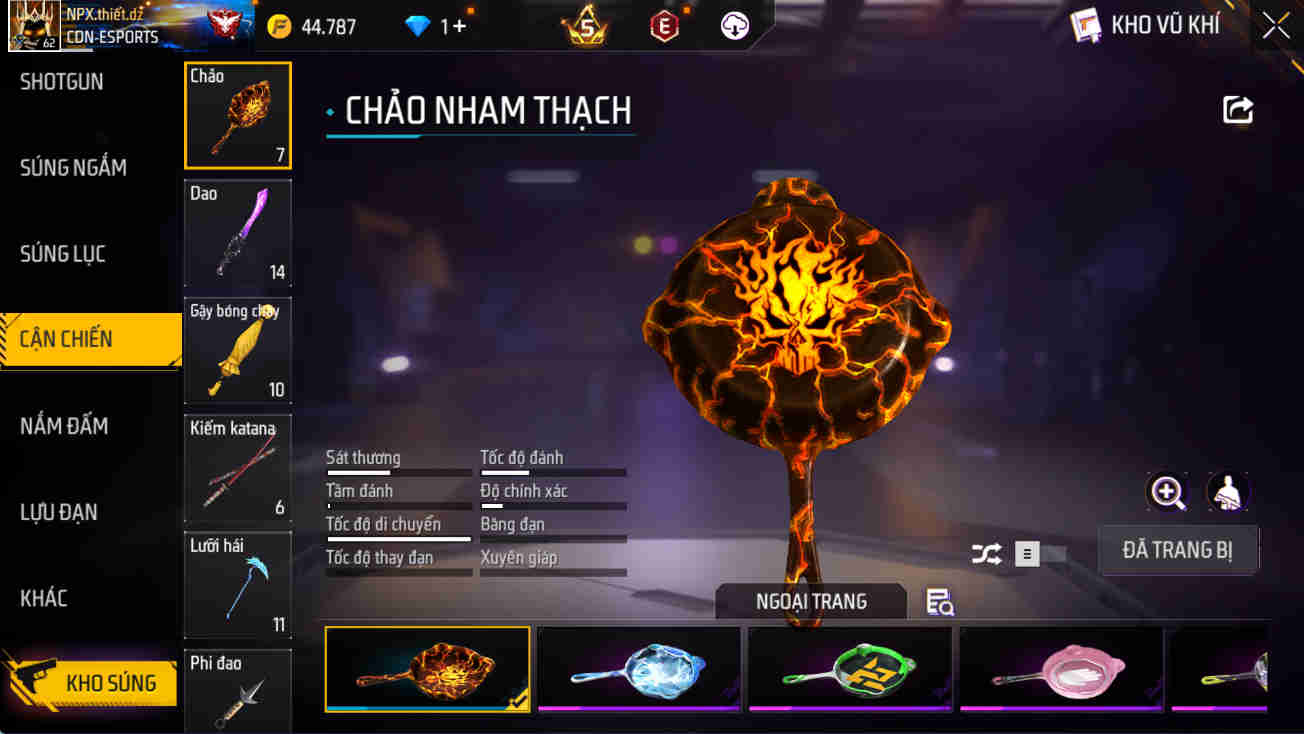Image resolution: width=1304 pixels, height=734 pixels.
Task: Click the magnifier zoom icon near the pan preview
Action: point(1168,493)
